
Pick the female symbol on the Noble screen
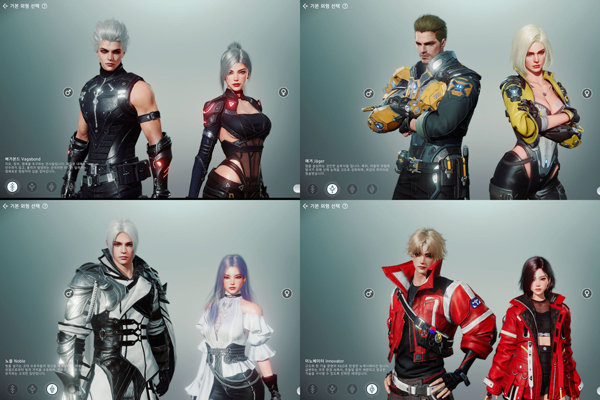[x=286, y=293]
